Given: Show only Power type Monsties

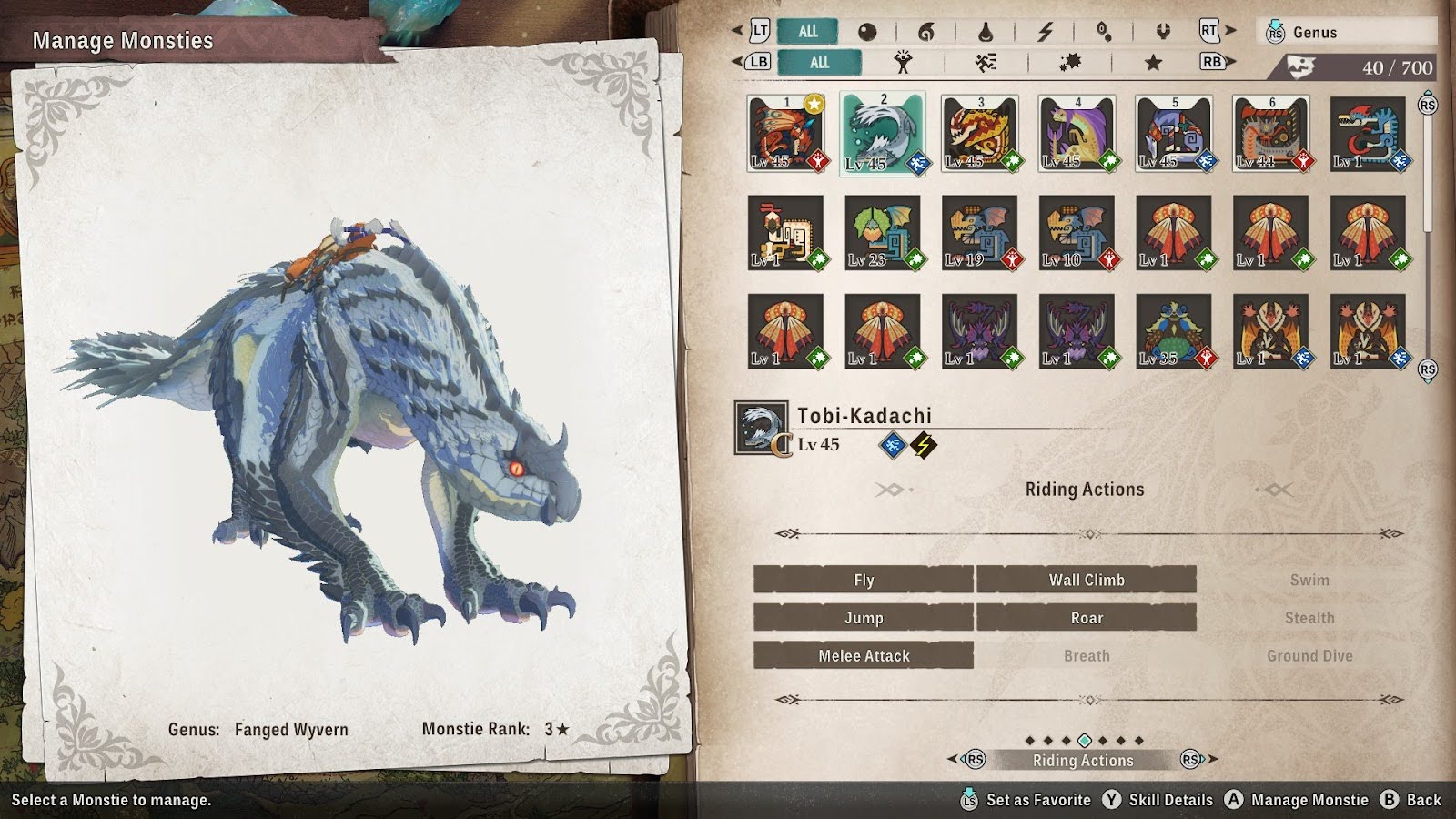Looking at the screenshot, I should pyautogui.click(x=903, y=62).
